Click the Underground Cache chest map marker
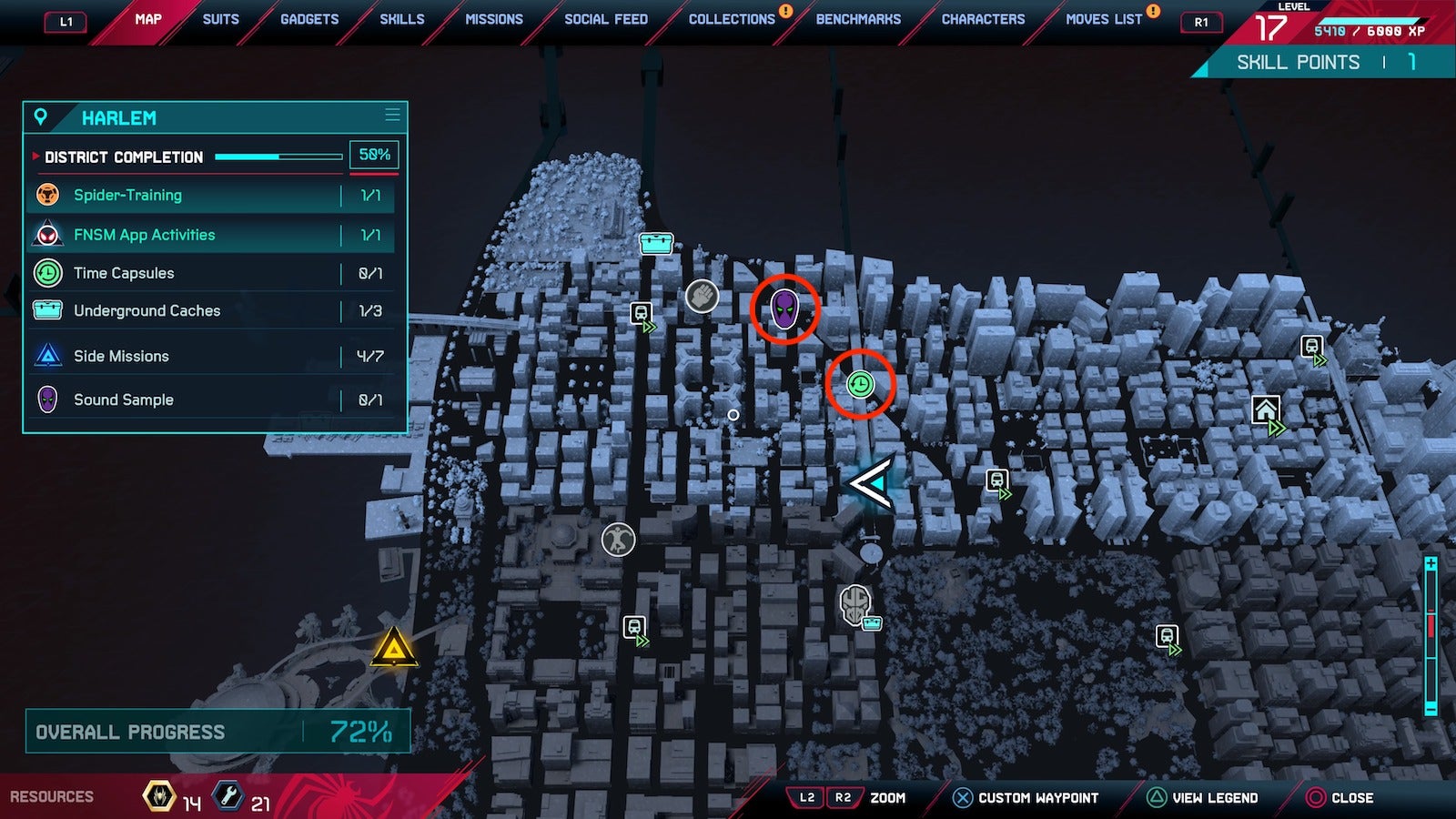Screen dimensions: 1456x819 (x=656, y=243)
